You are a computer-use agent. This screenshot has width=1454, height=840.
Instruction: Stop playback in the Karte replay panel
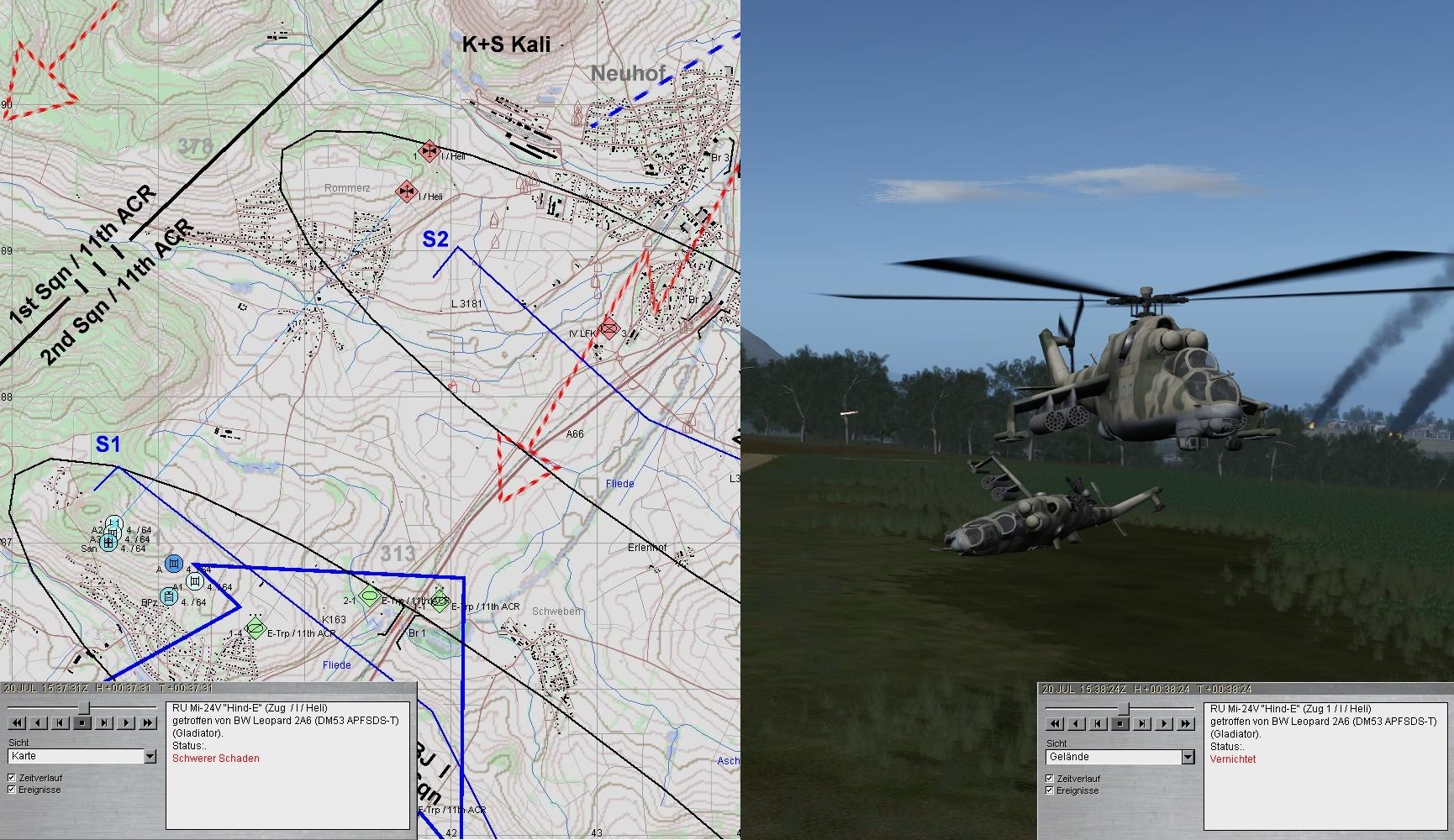tap(82, 722)
